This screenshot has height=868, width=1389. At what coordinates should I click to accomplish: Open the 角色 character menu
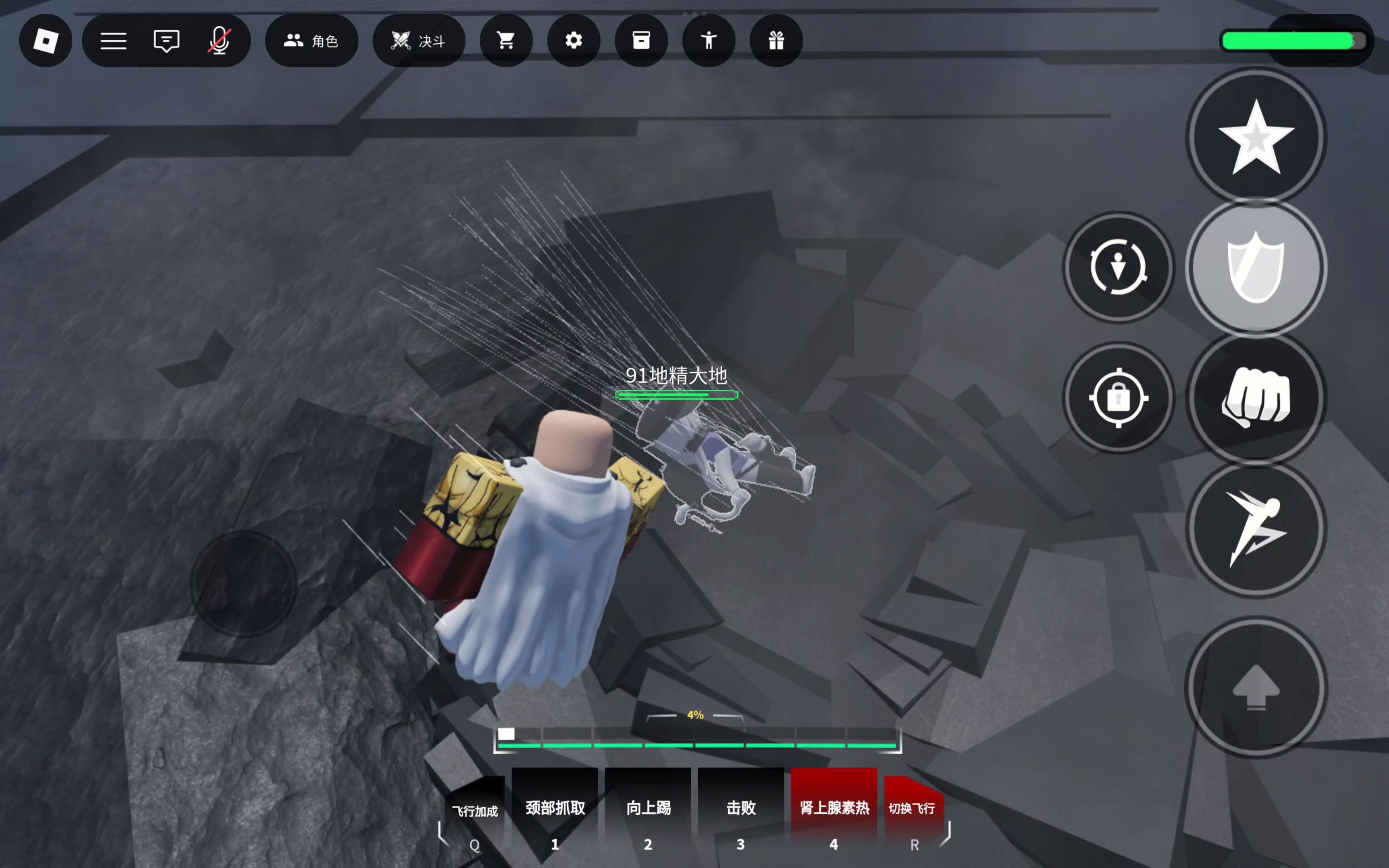[311, 41]
